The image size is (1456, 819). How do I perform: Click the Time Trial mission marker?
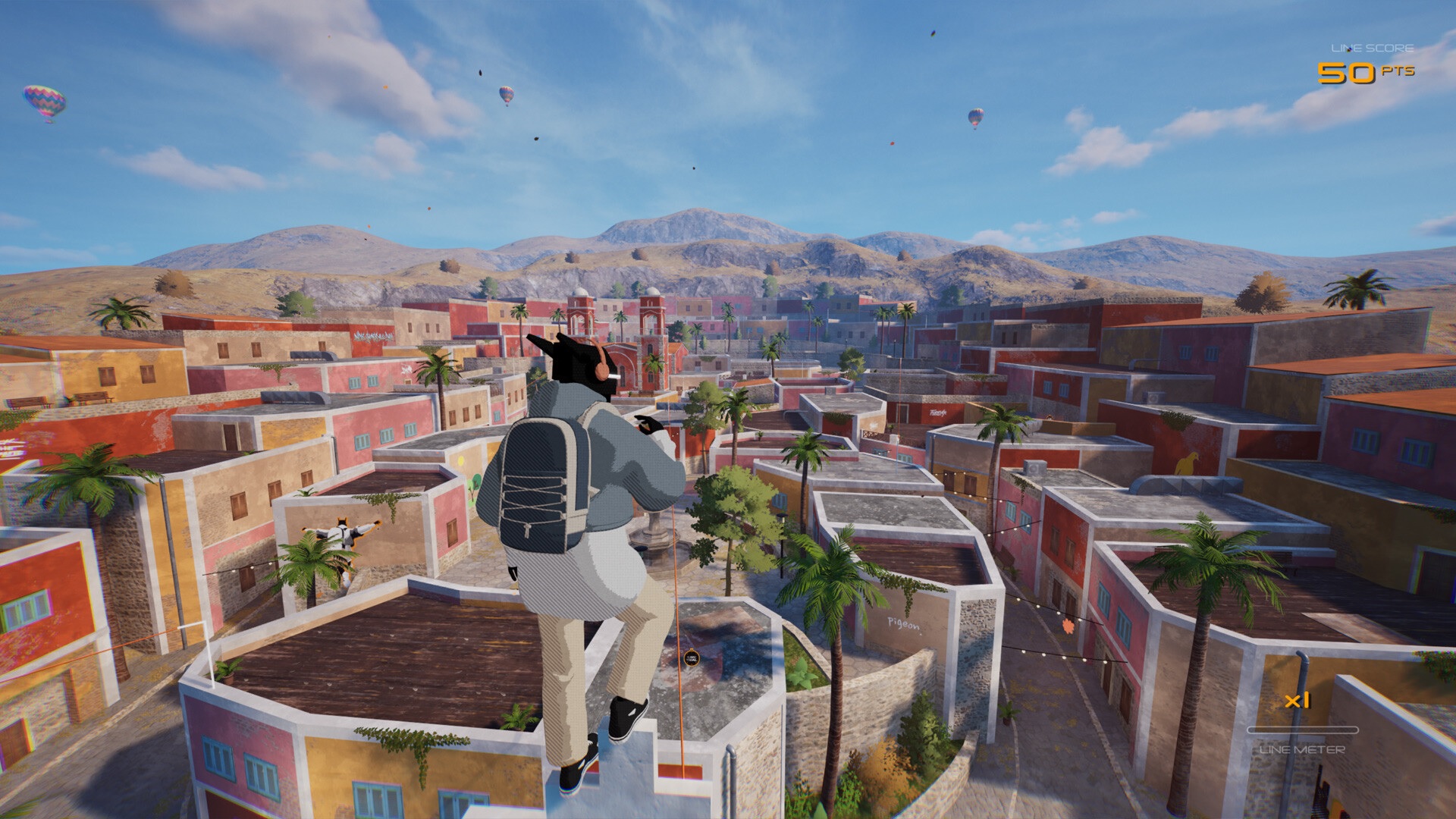(x=692, y=658)
